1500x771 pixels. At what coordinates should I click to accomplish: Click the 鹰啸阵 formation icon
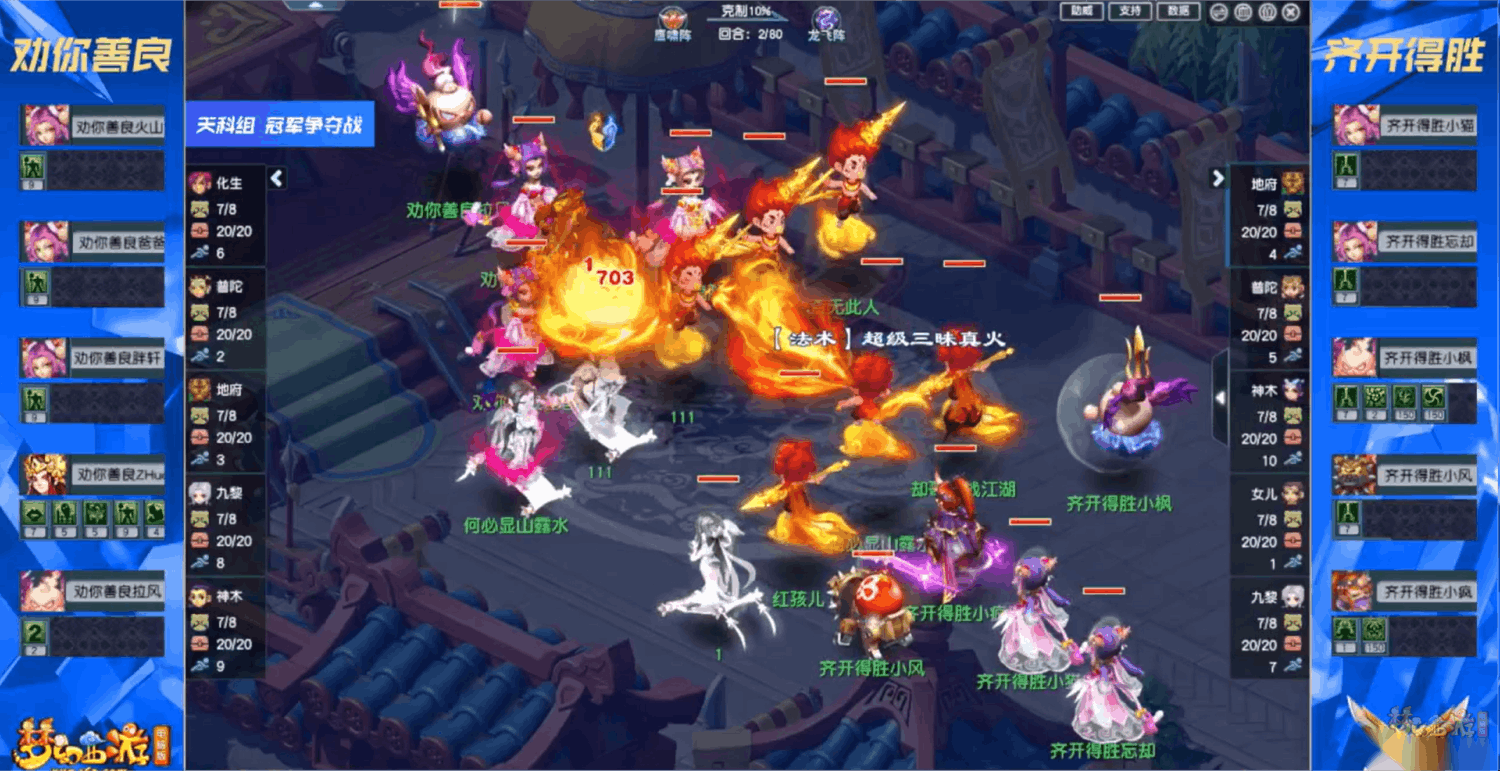point(672,20)
